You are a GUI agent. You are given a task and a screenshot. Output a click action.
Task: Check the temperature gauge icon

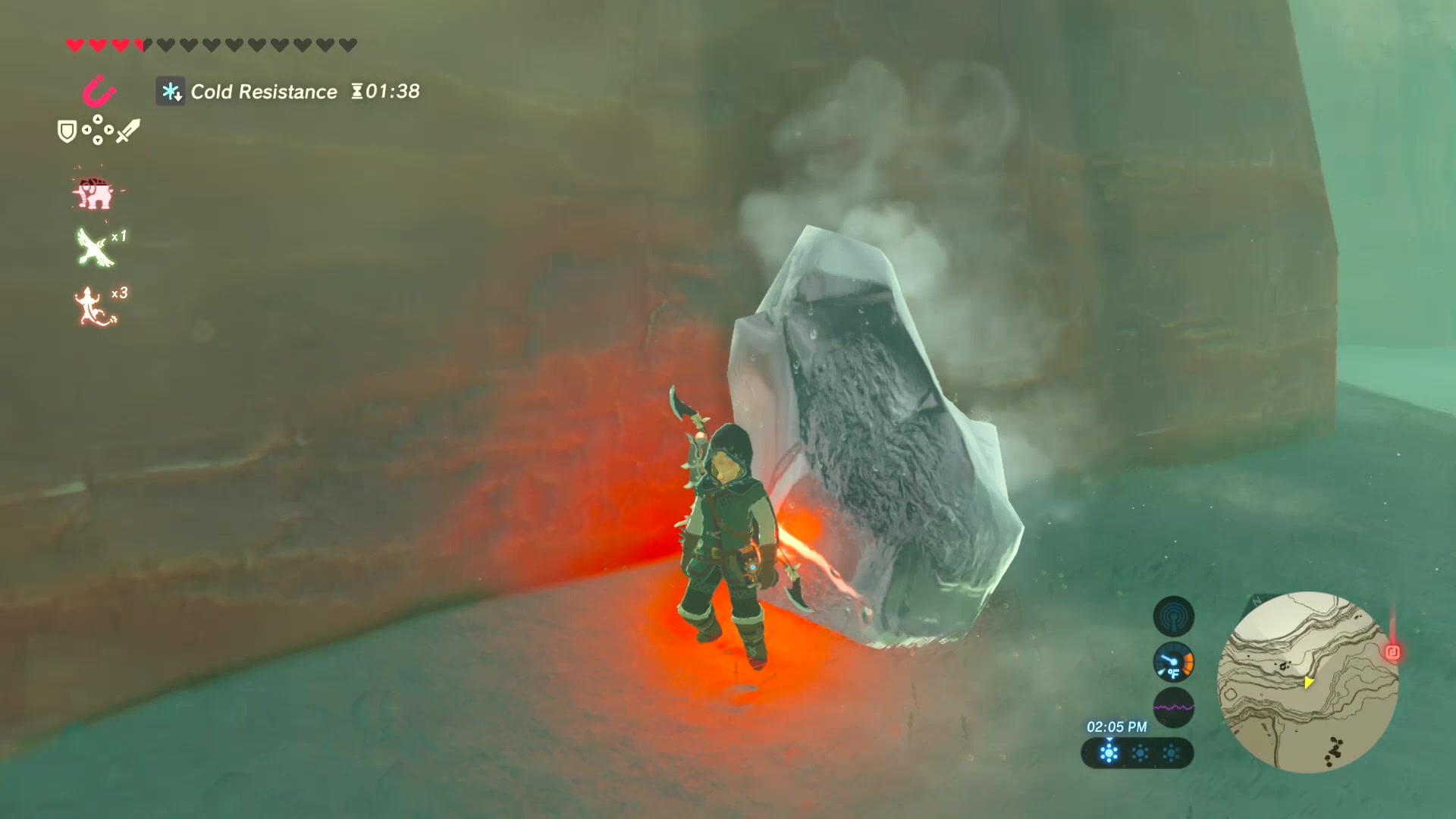1173,663
